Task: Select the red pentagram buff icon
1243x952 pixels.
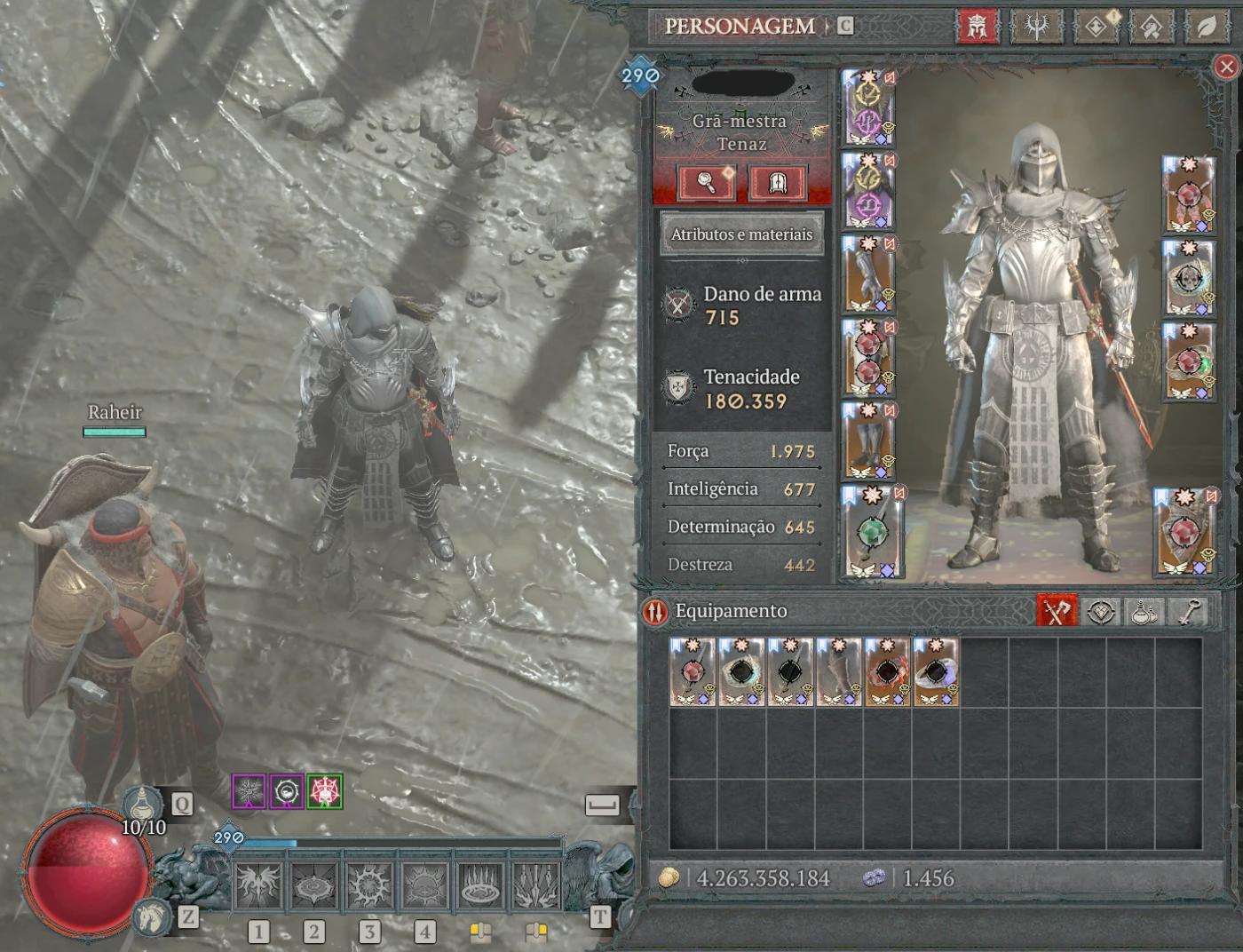Action: tap(325, 791)
